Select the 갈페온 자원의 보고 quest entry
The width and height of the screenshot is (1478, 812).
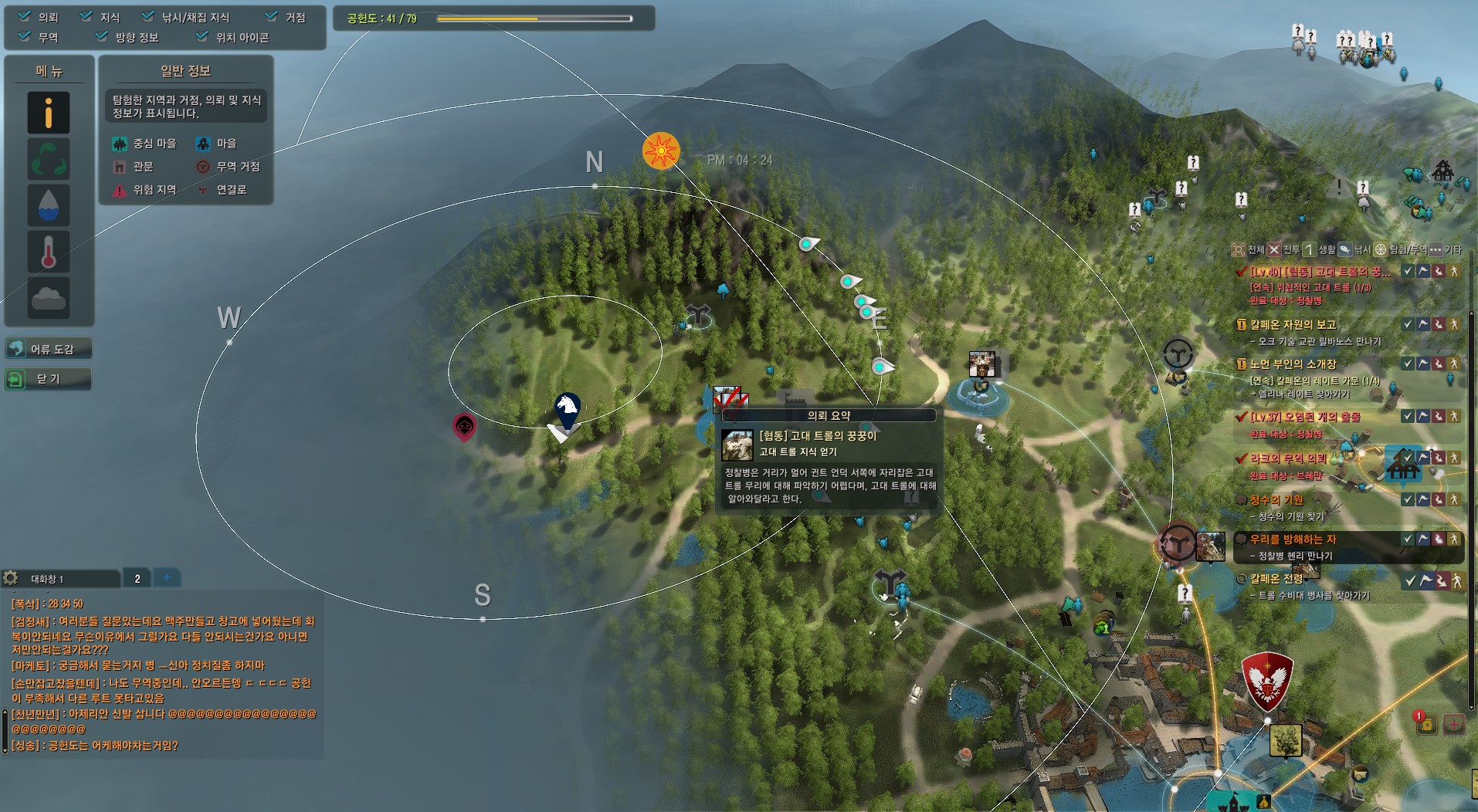click(x=1293, y=325)
